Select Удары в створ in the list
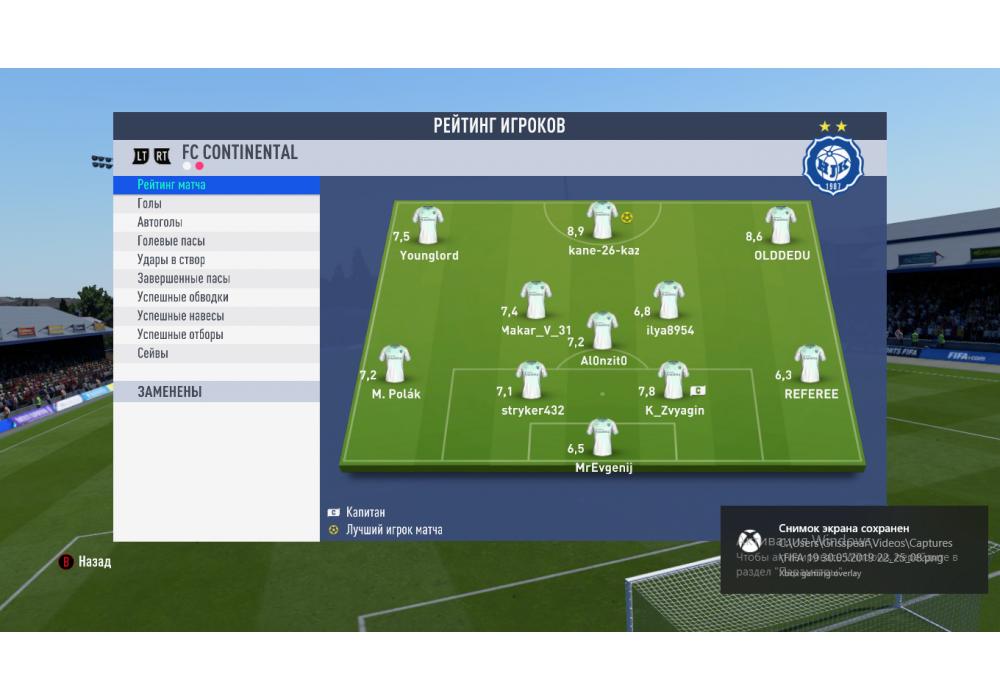 [x=171, y=260]
